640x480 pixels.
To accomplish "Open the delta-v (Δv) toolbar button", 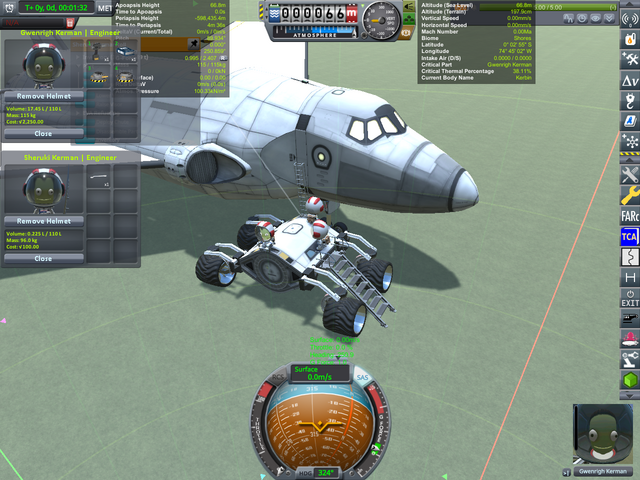I will pyautogui.click(x=629, y=79).
